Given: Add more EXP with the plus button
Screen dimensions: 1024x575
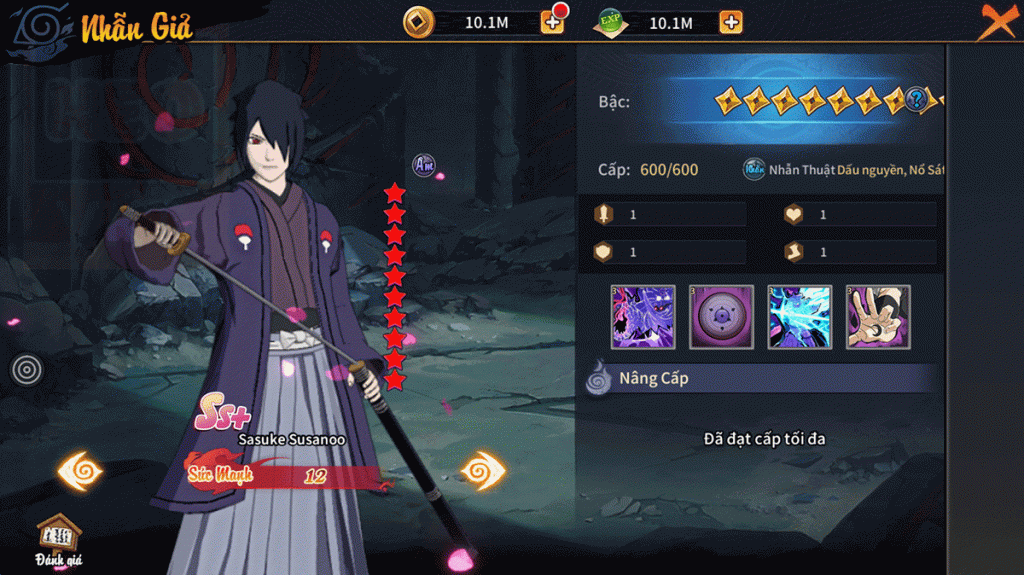Looking at the screenshot, I should coord(731,22).
